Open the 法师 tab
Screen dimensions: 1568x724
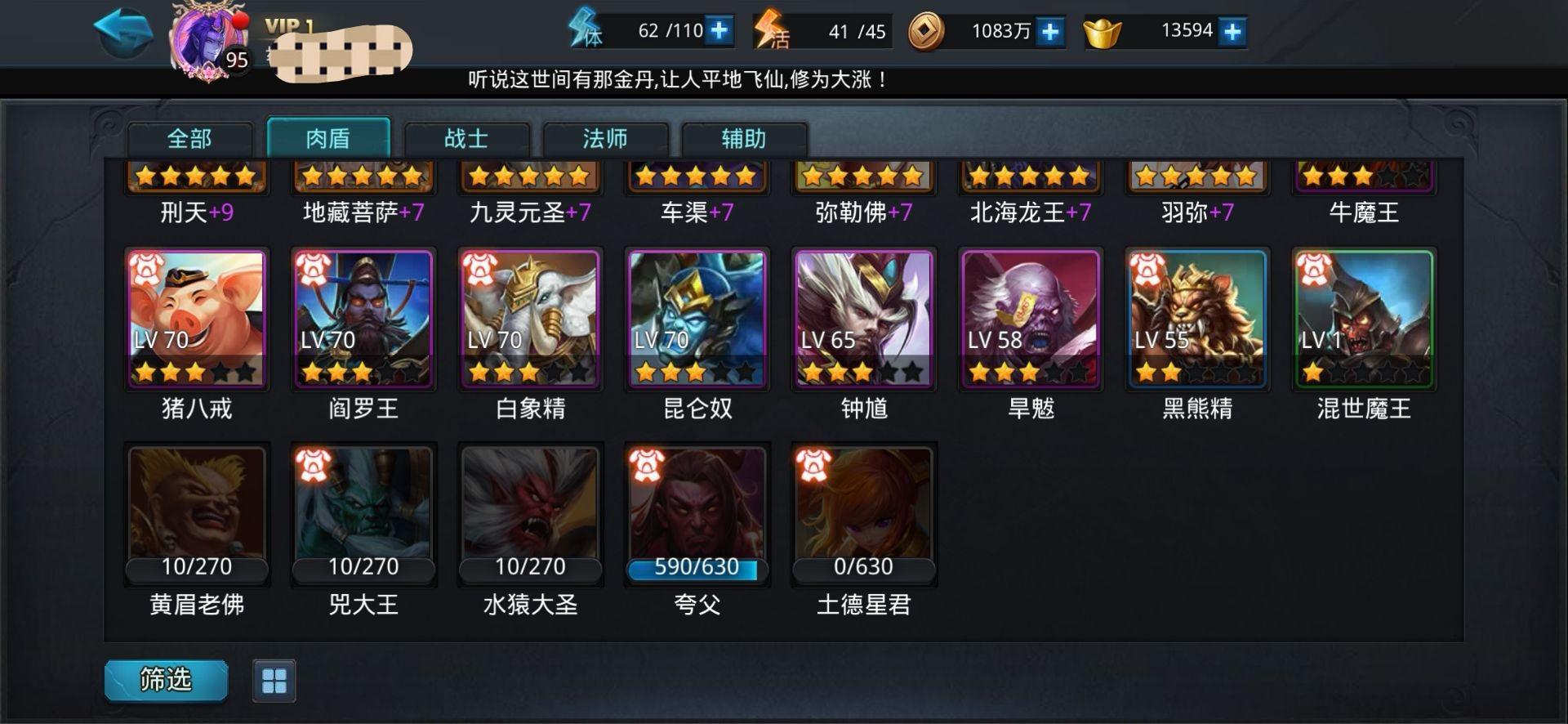click(605, 139)
